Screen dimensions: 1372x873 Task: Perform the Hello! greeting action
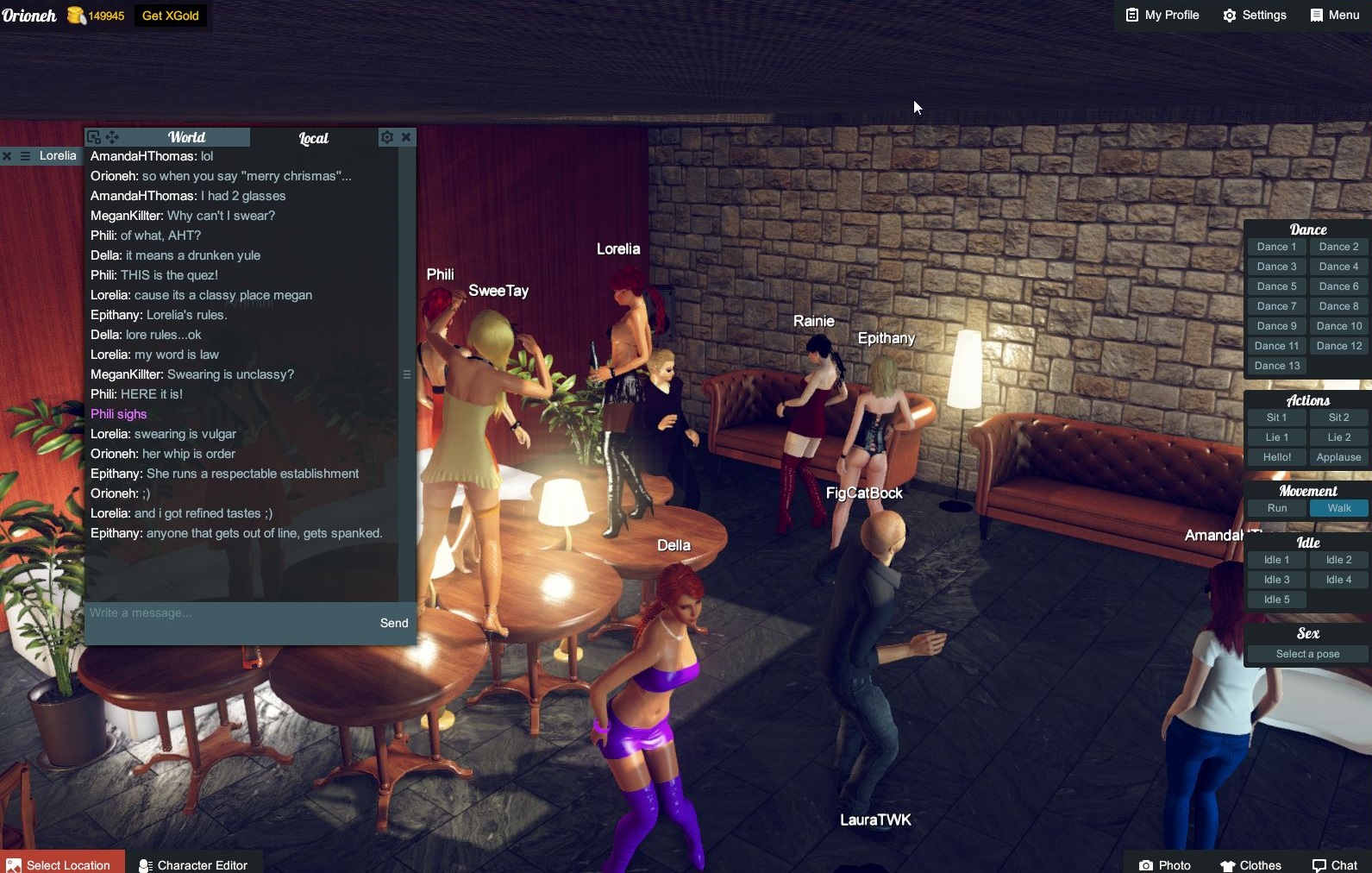[1276, 457]
